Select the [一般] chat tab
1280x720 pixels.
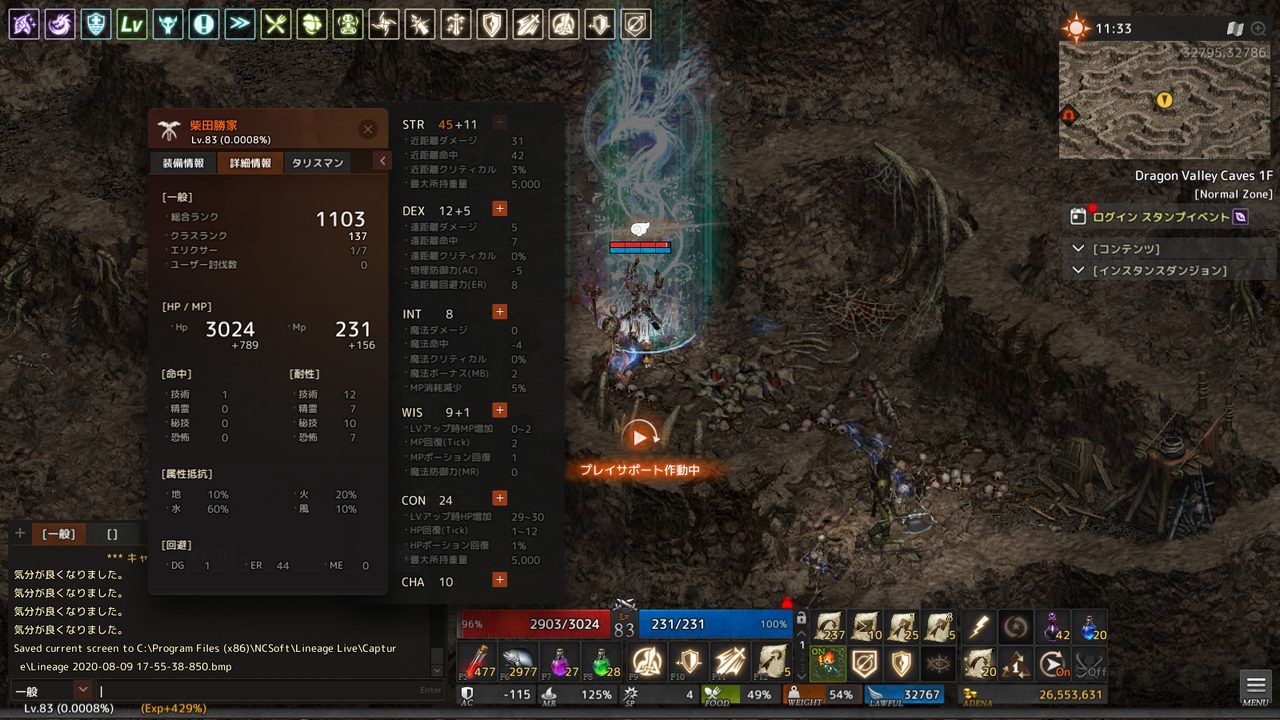[x=59, y=534]
